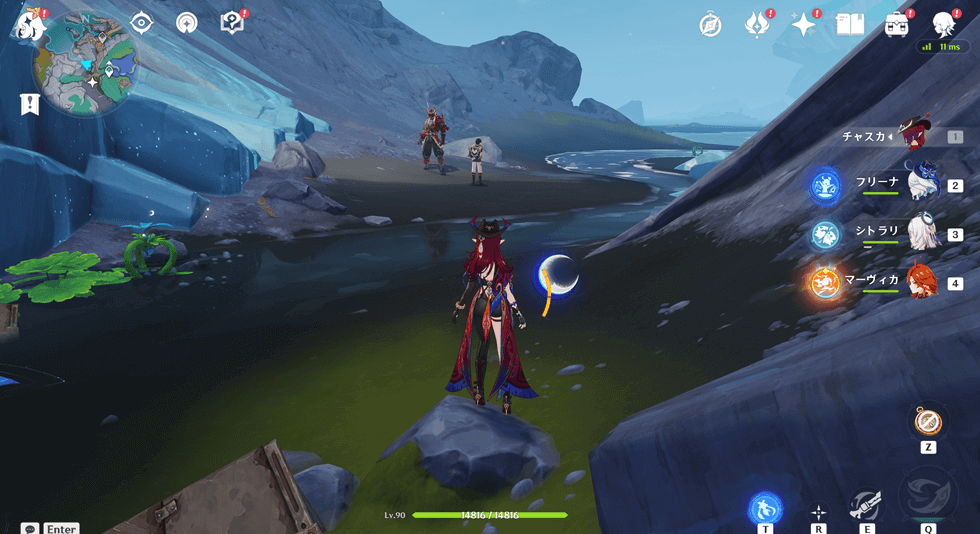Trigger the elemental burst icon
Screen dimensions: 980x534
(928, 497)
